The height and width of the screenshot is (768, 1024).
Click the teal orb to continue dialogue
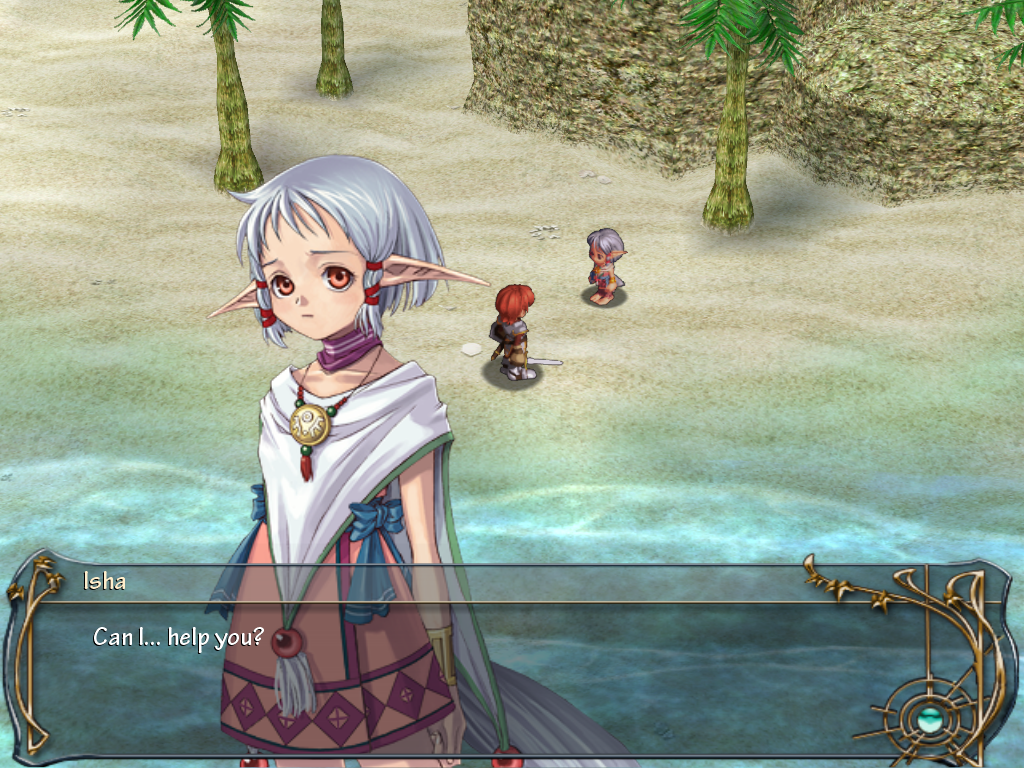(x=929, y=715)
